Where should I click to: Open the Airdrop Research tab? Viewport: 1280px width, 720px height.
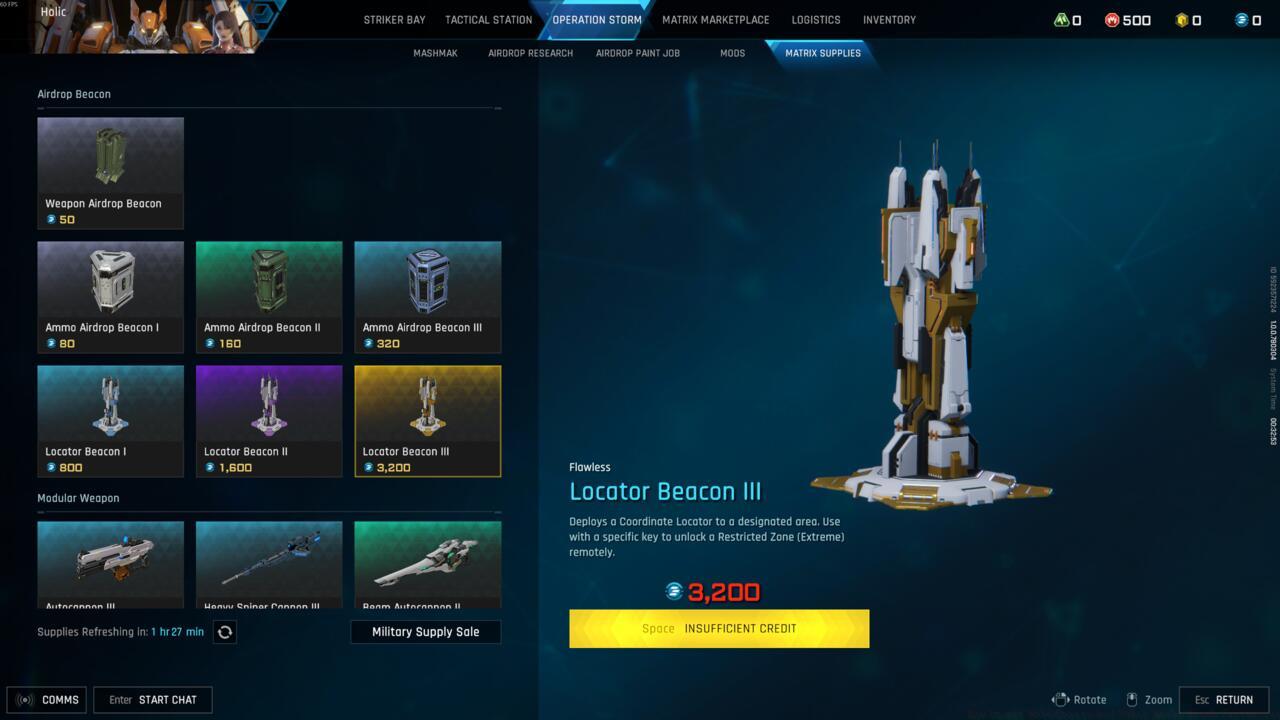click(x=530, y=52)
